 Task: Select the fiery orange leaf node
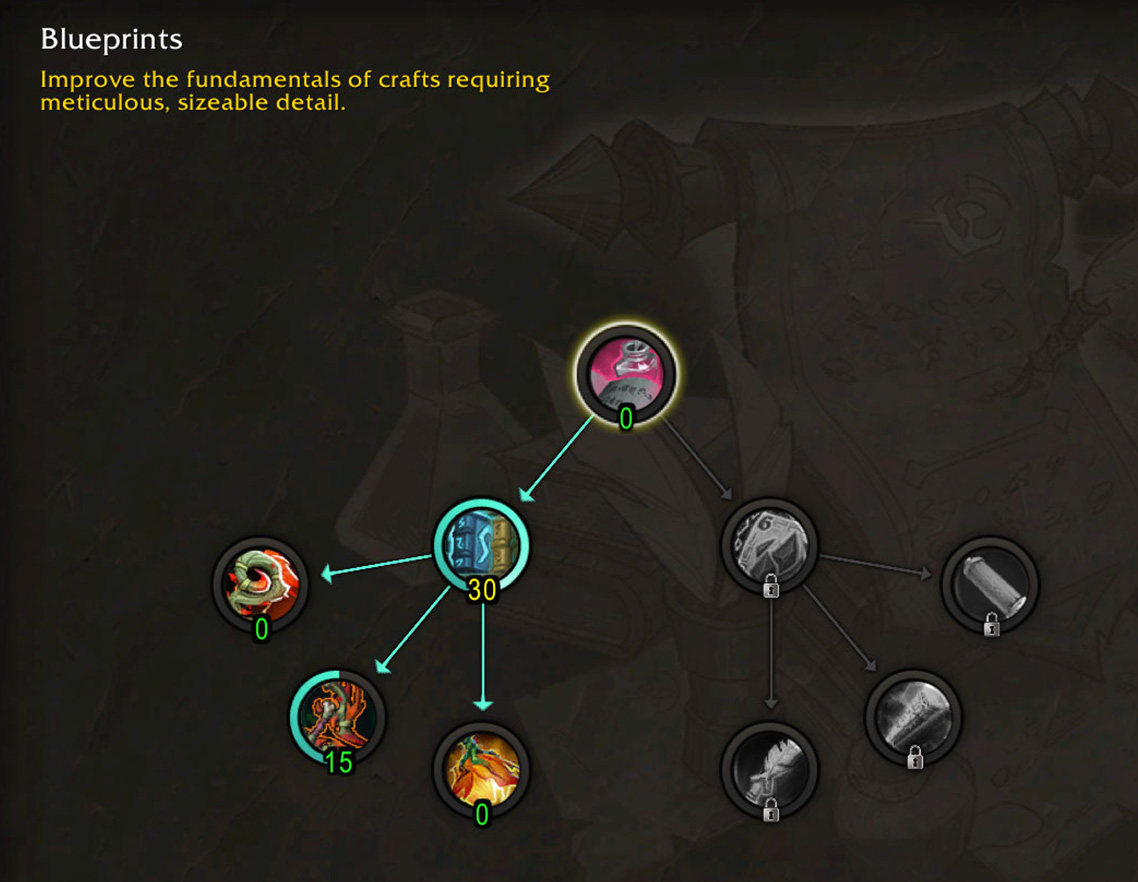[x=481, y=767]
